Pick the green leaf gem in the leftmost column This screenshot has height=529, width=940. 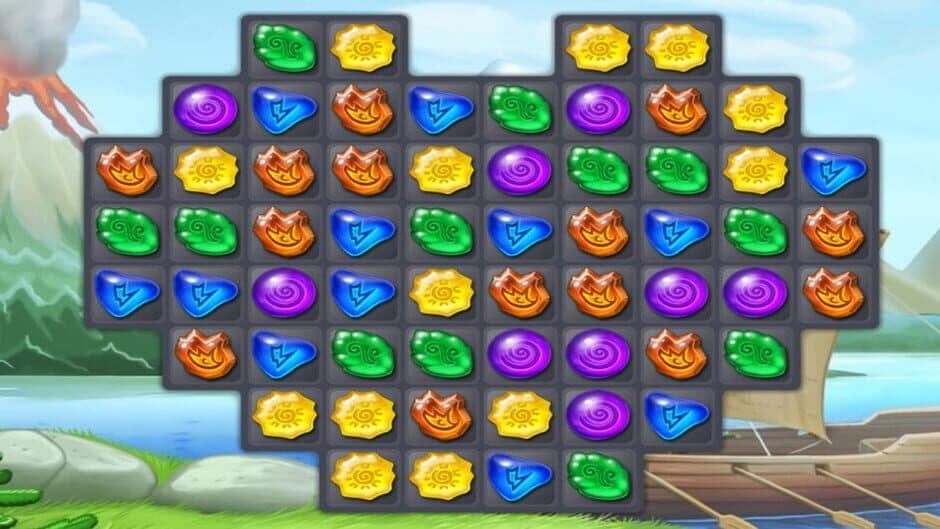[127, 231]
